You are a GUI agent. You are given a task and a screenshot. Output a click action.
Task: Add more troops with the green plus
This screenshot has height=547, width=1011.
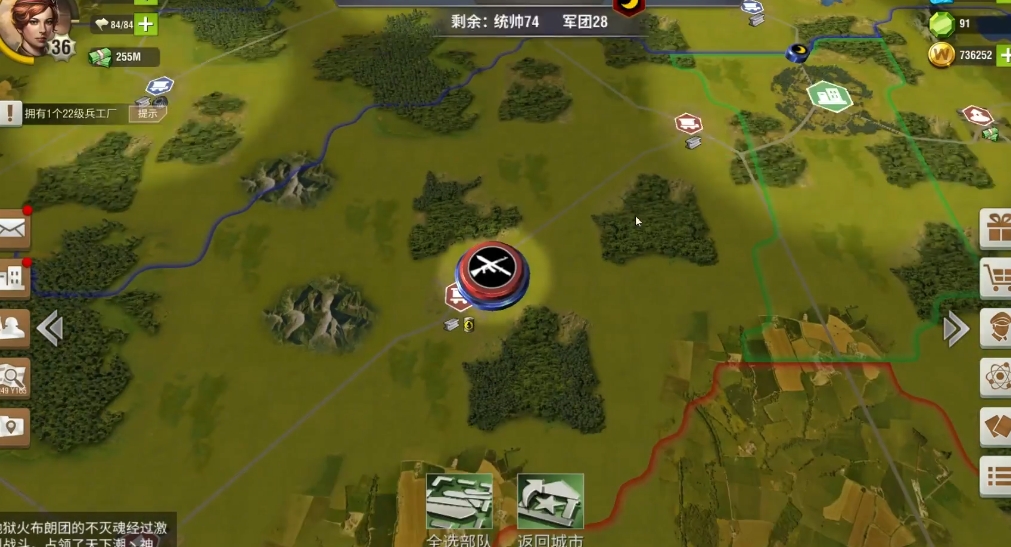146,24
